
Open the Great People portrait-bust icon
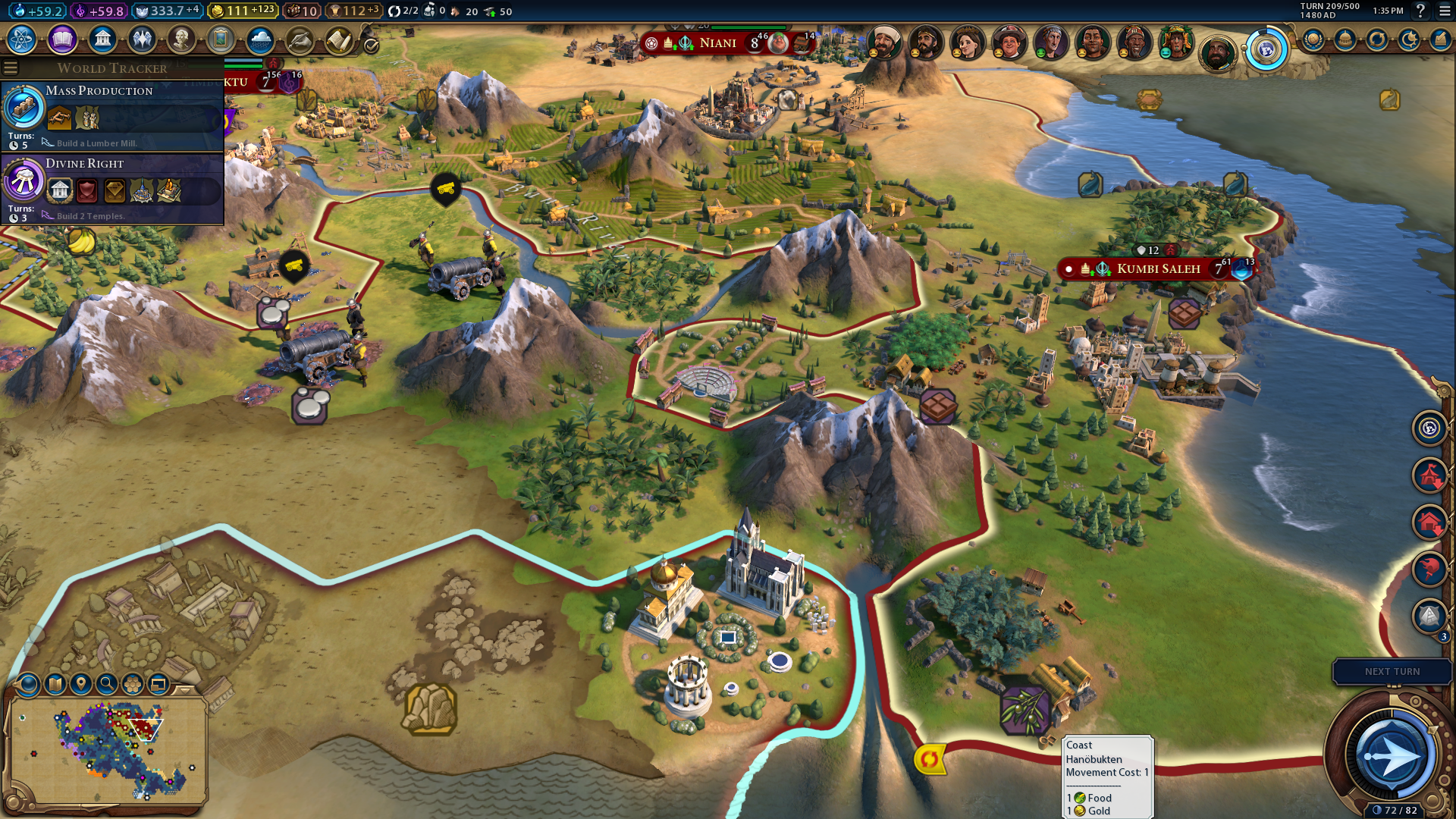(180, 39)
